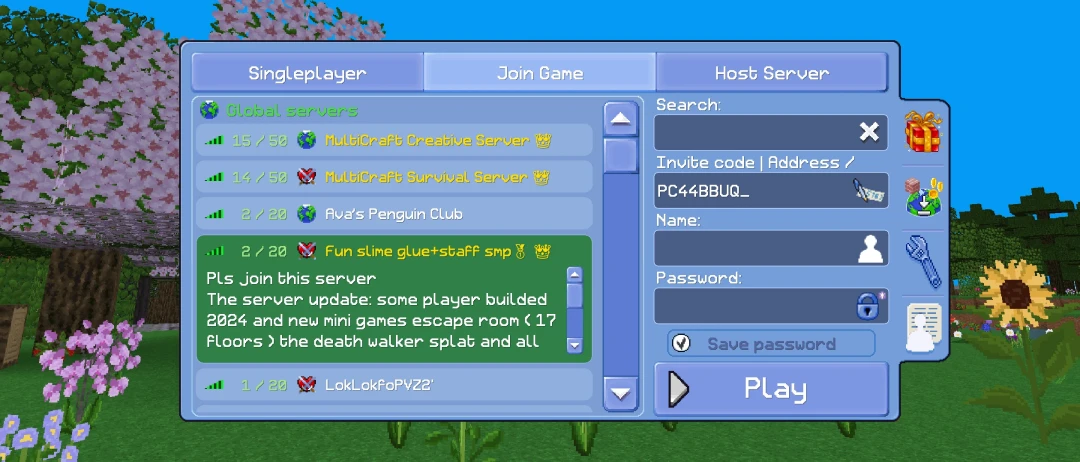This screenshot has height=462, width=1080.
Task: Focus the Search input field
Action: (752, 132)
